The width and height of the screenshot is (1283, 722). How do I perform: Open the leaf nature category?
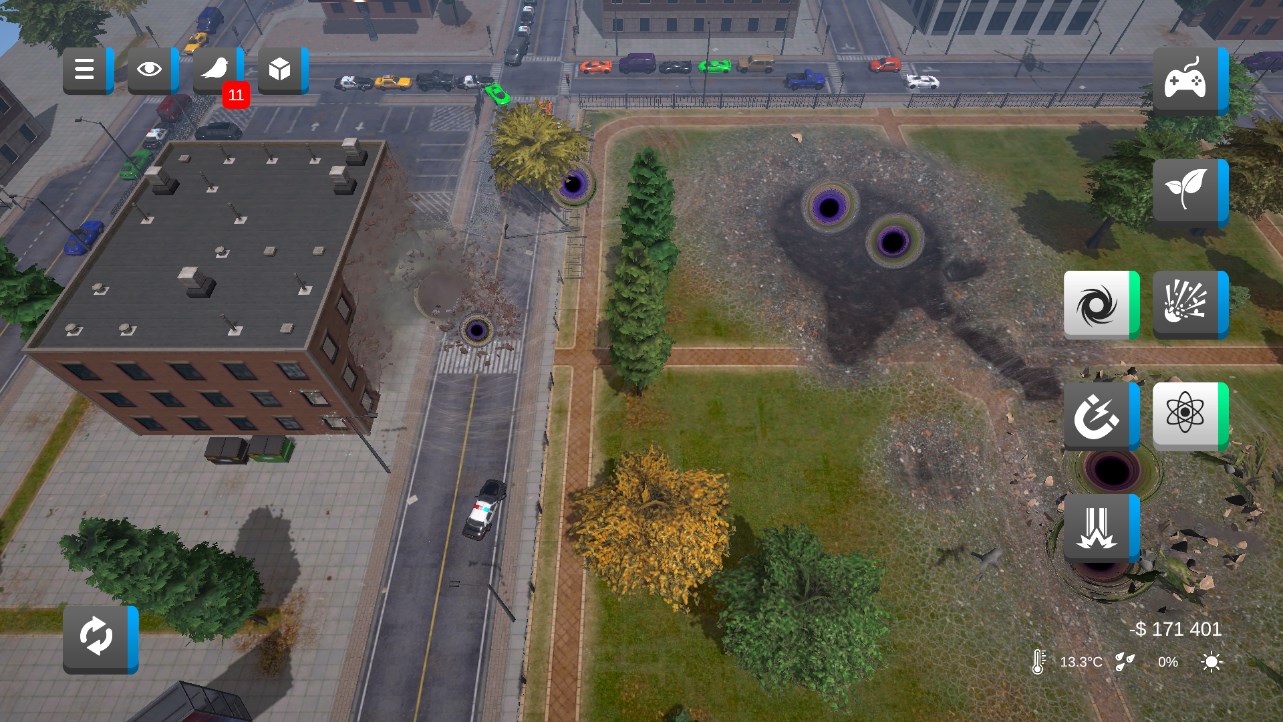[1187, 191]
